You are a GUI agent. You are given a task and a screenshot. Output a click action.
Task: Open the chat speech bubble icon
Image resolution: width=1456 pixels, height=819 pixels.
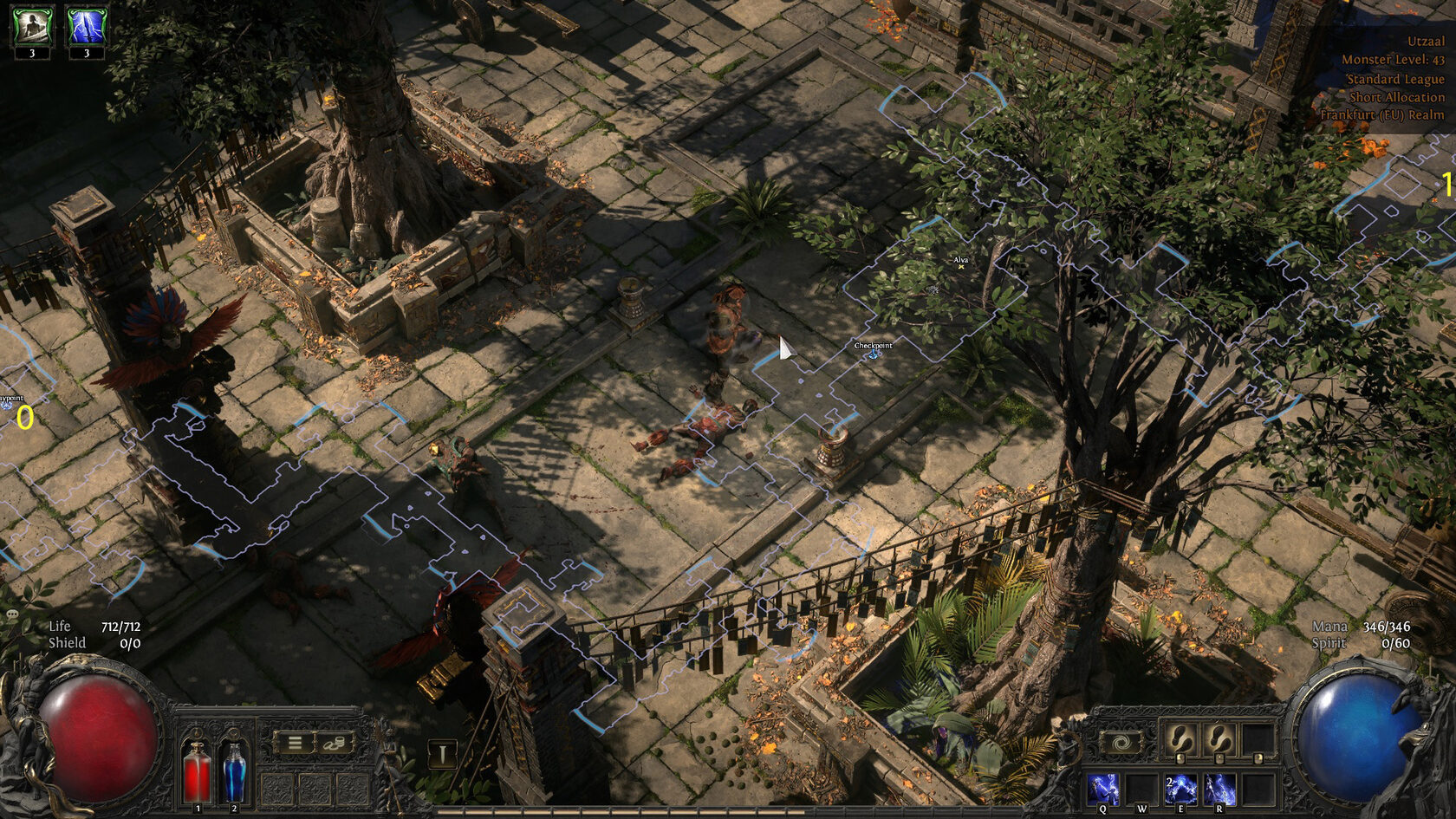[12, 614]
